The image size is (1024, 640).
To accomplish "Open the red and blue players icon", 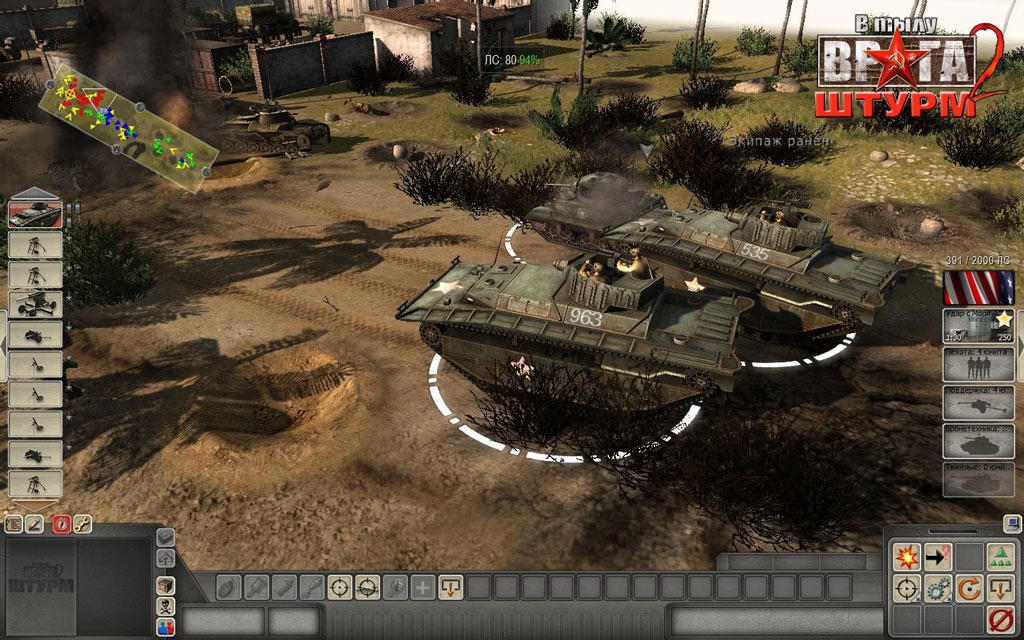I will [166, 627].
